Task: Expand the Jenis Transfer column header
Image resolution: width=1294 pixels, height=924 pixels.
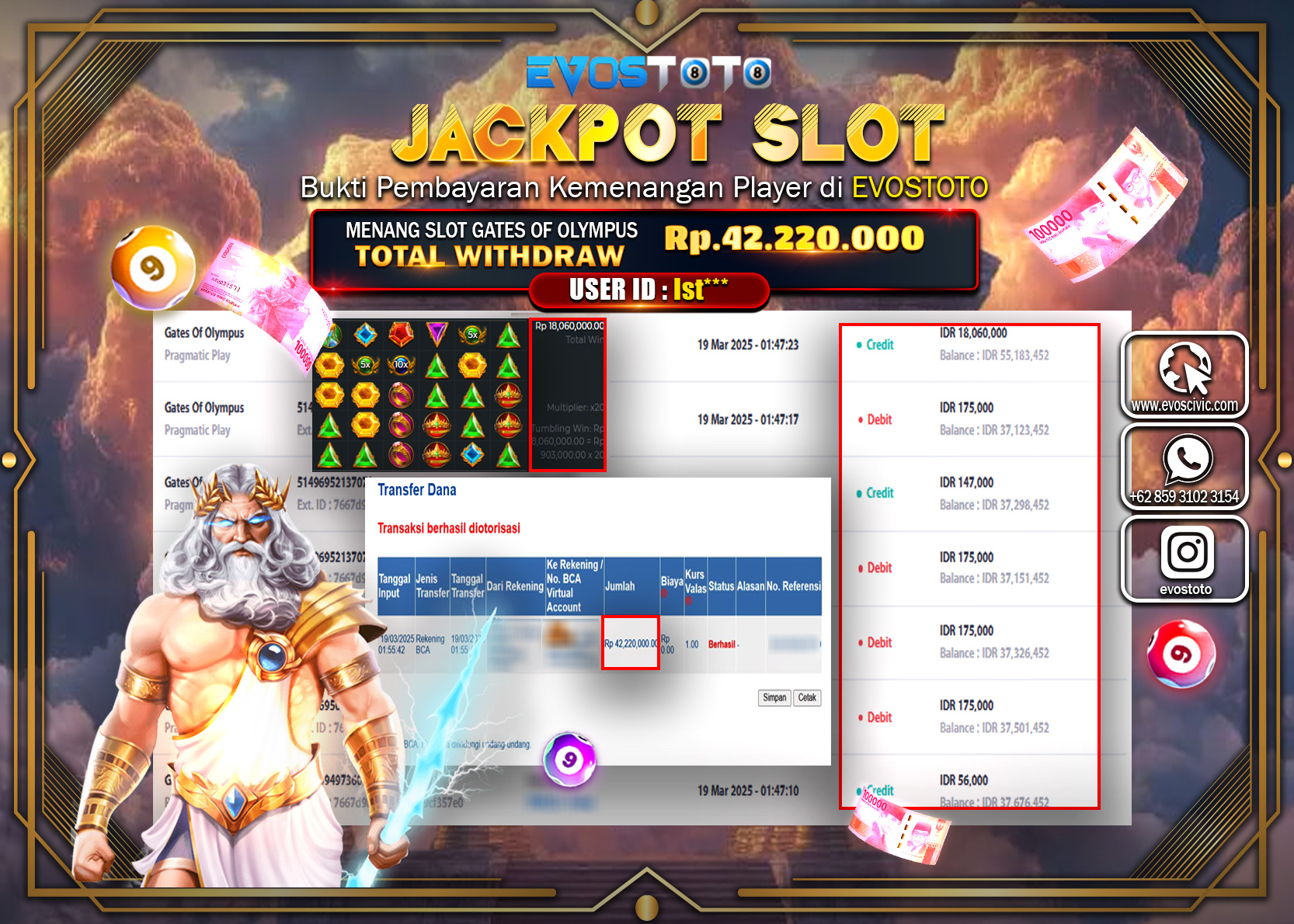Action: pos(431,585)
